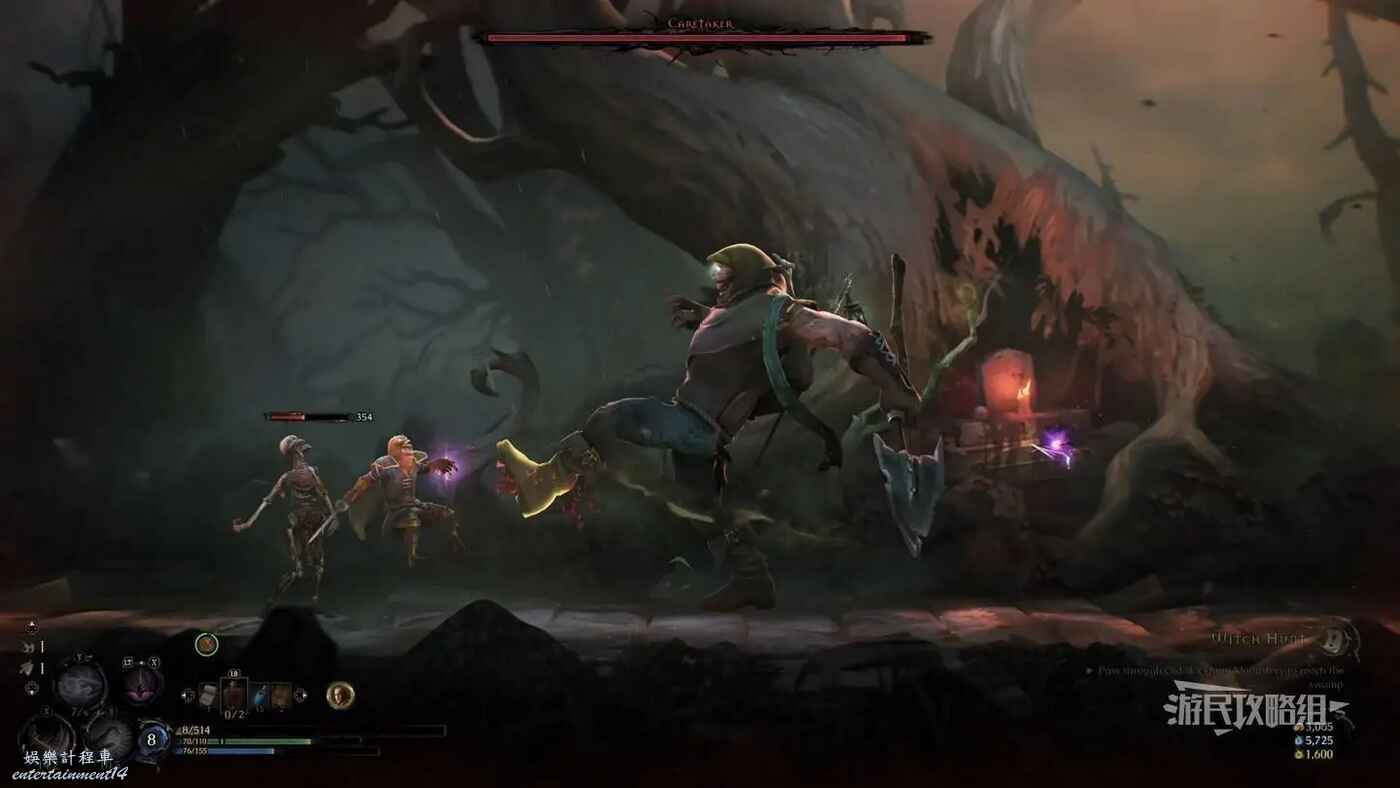This screenshot has height=788, width=1400.
Task: Cycle quick items with the left arrow
Action: pyautogui.click(x=189, y=694)
